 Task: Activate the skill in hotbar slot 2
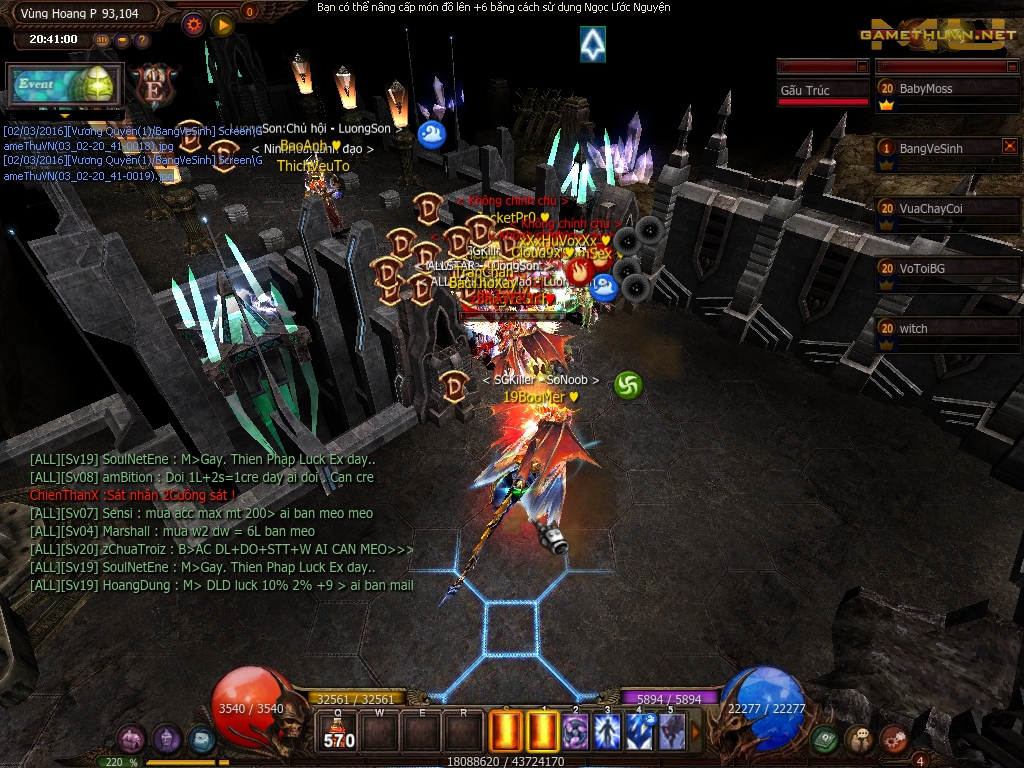tap(575, 732)
